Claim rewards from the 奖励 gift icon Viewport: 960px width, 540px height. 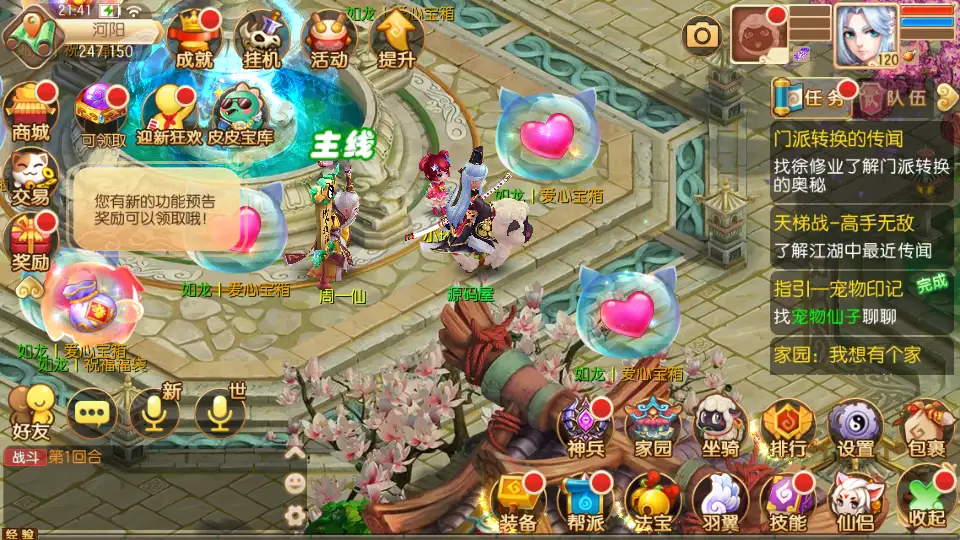pyautogui.click(x=29, y=243)
